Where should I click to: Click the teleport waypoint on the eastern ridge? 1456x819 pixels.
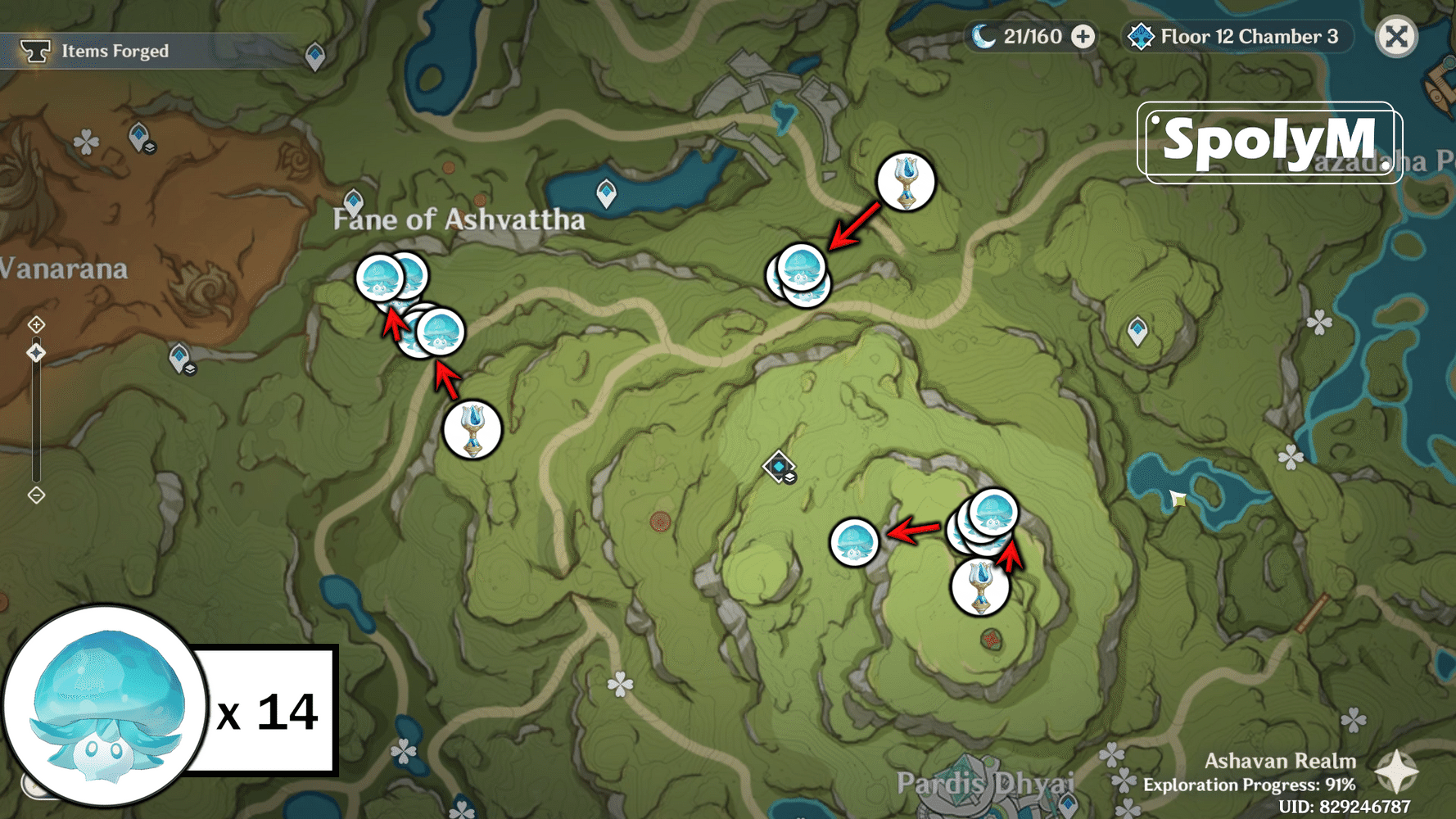coord(1139,327)
